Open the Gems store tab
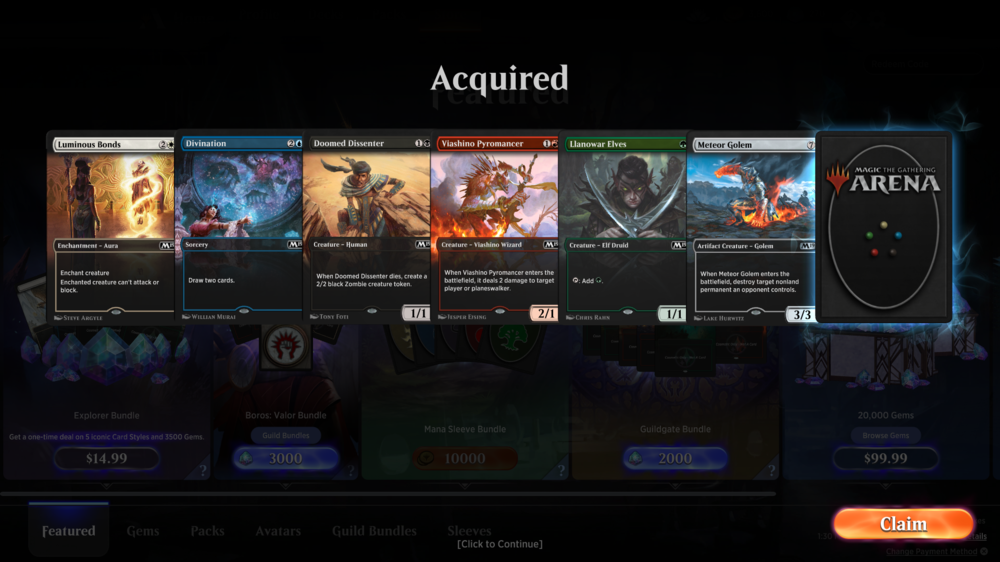This screenshot has width=1000, height=562. click(143, 531)
